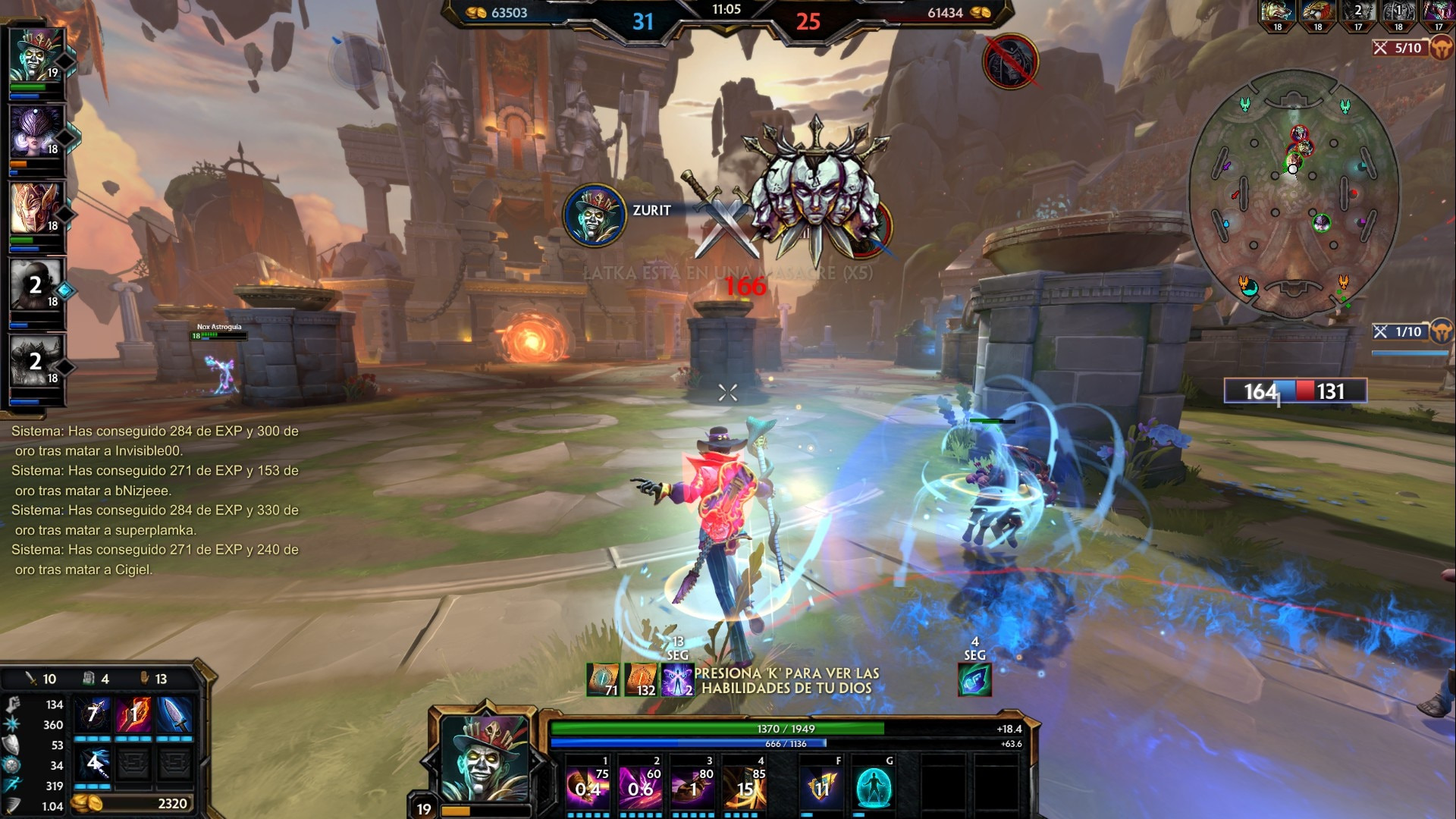Use the teal sanctuary relic on G

pos(874,787)
